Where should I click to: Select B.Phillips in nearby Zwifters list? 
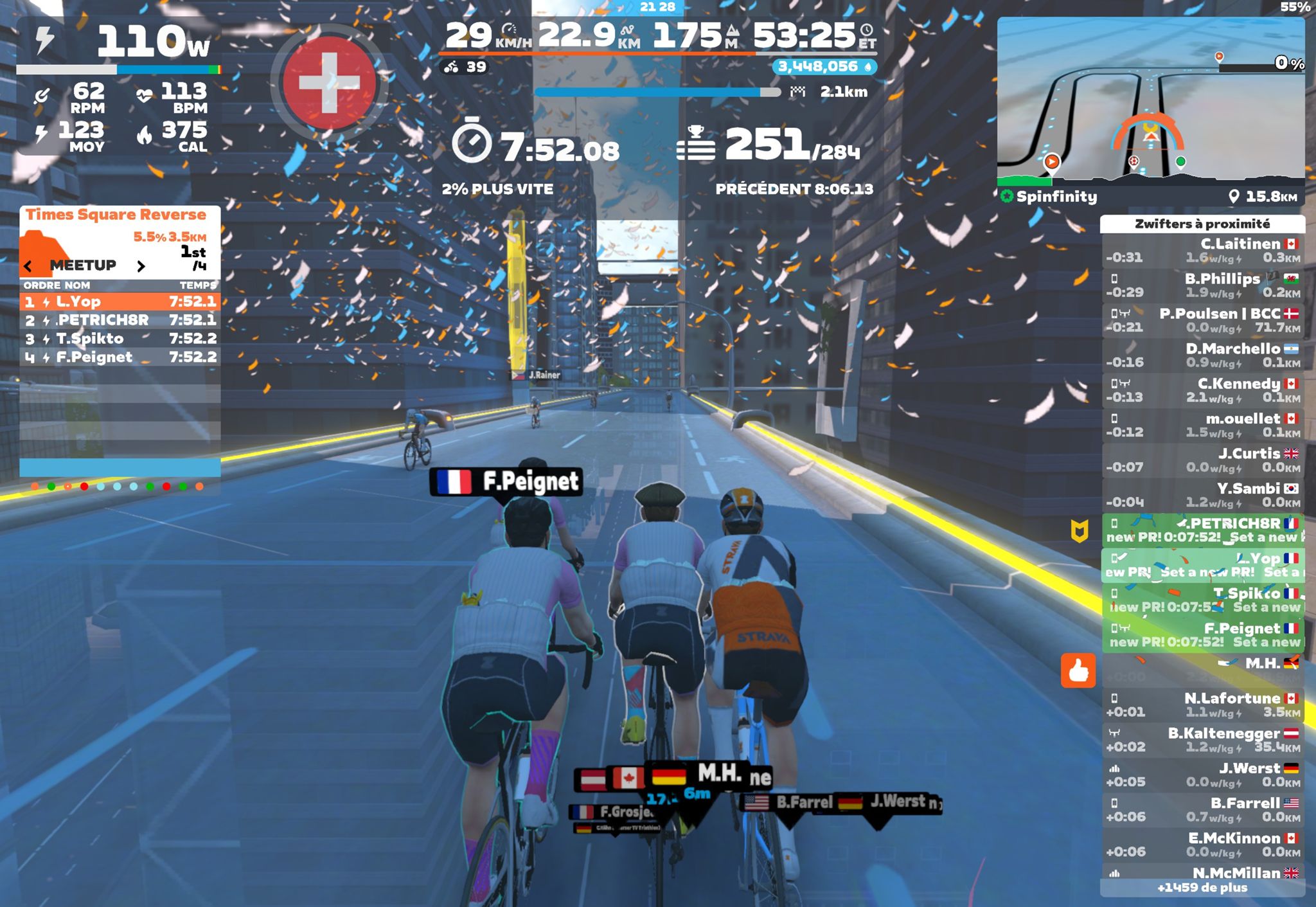[x=1202, y=285]
